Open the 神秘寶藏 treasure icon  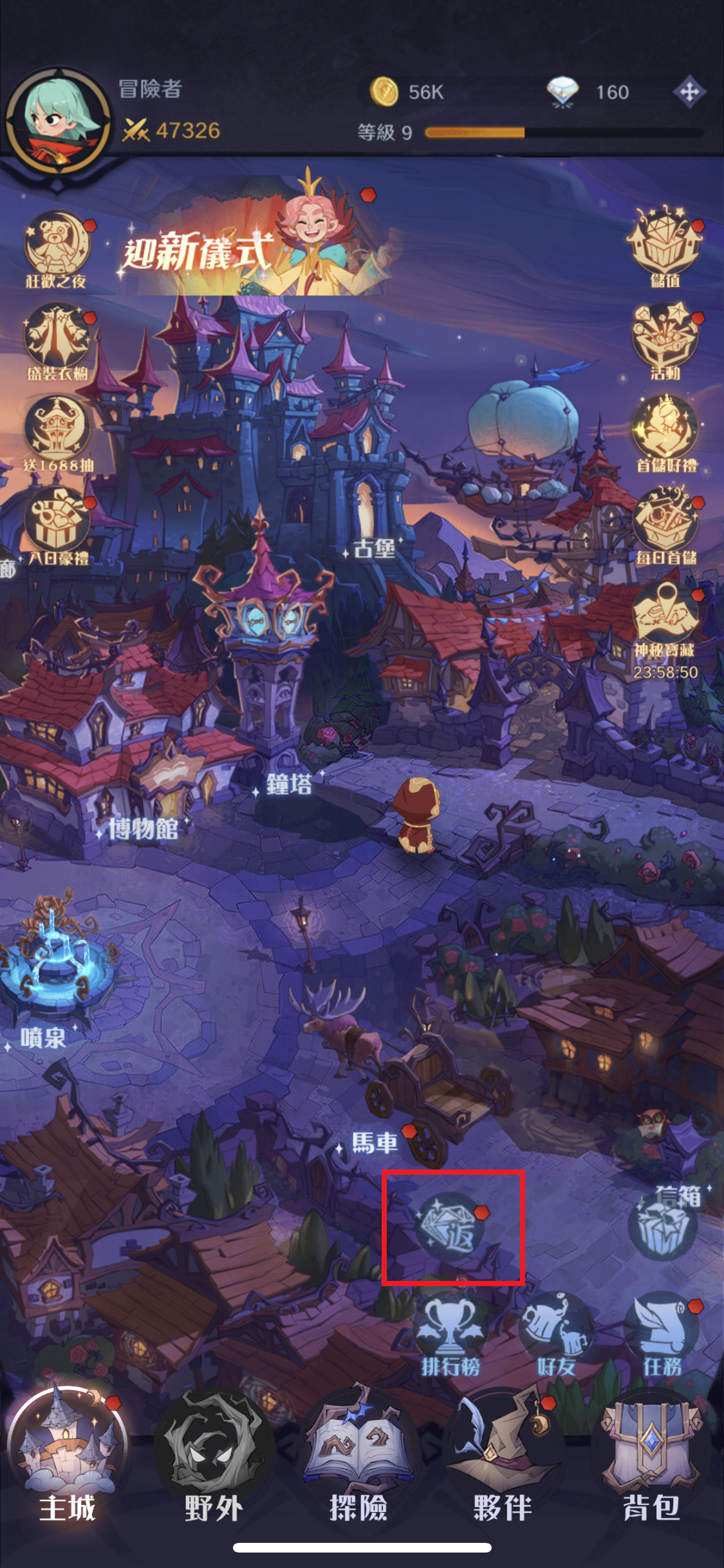(665, 619)
